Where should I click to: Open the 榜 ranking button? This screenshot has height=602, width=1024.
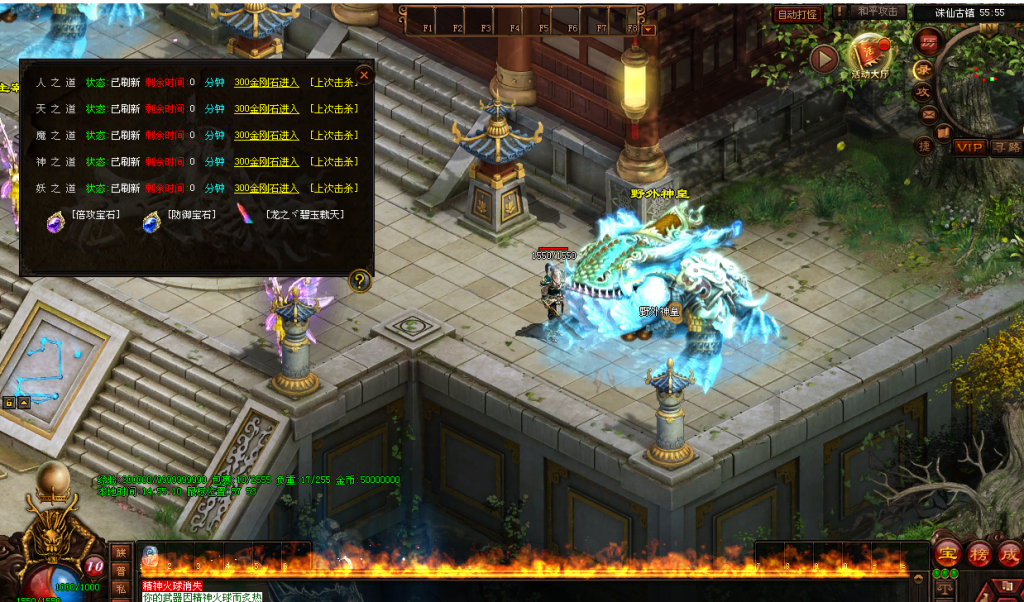tap(979, 553)
